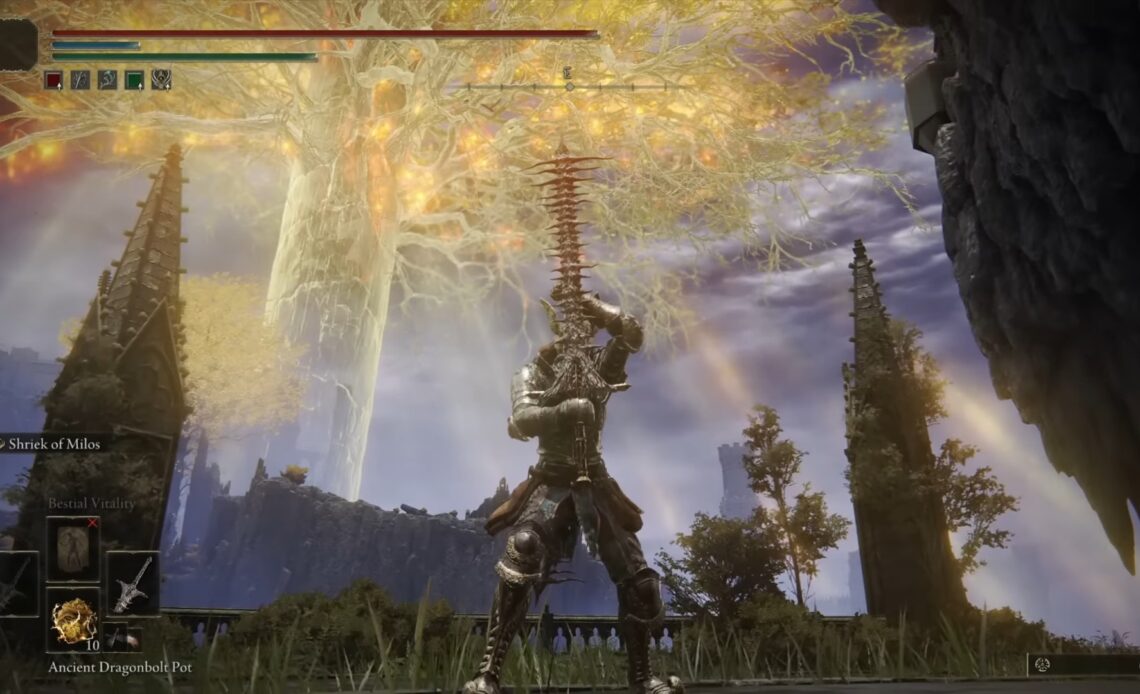Select the right-hand spiked sword weapon slot
This screenshot has width=1140, height=694.
coord(133,583)
